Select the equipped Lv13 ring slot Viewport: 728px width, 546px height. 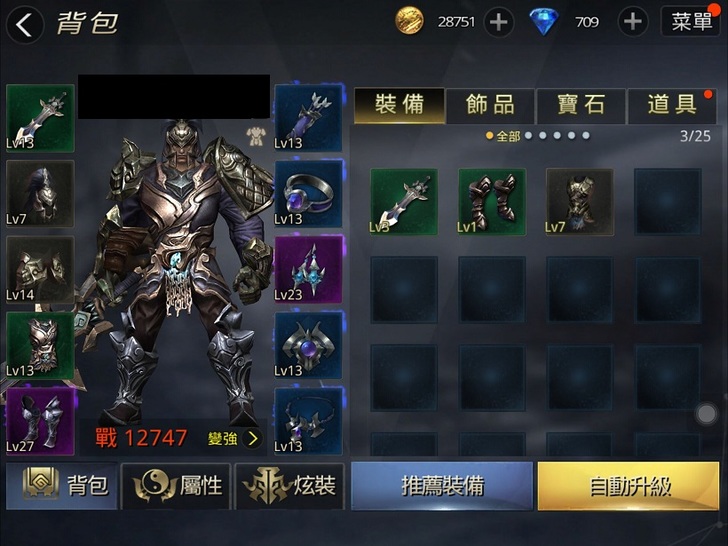pos(308,194)
